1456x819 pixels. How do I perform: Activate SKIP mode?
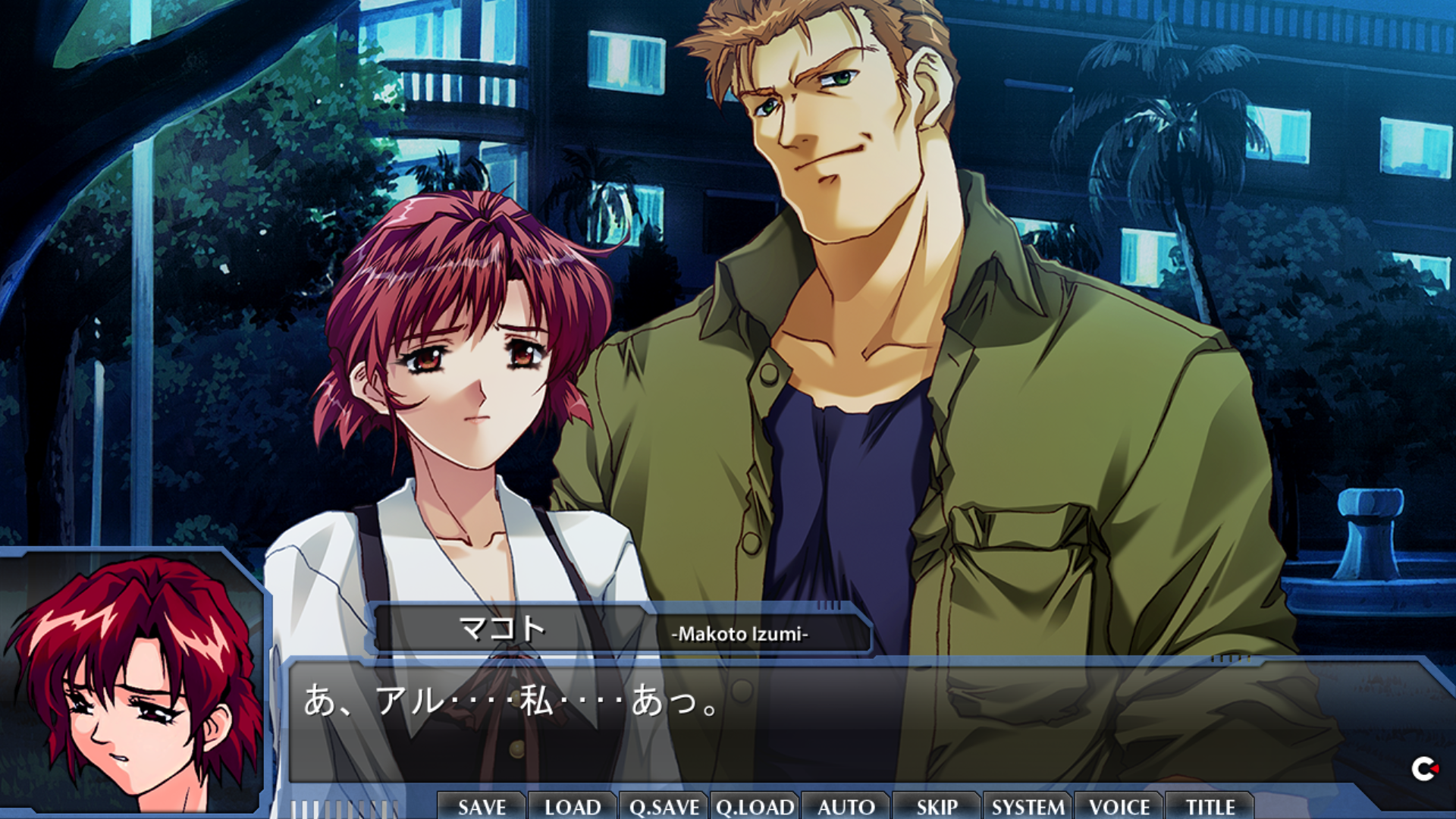(937, 806)
